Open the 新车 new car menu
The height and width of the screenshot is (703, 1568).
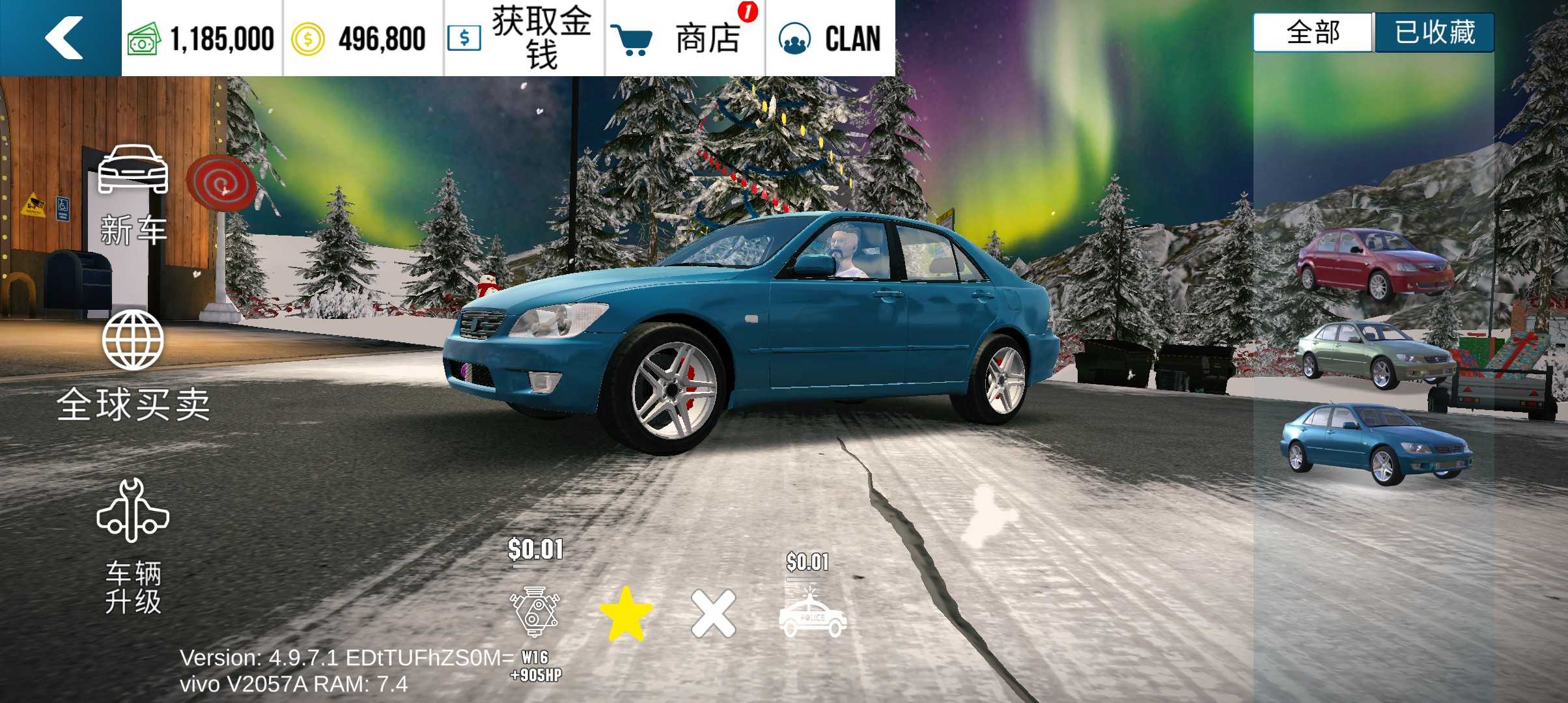(133, 195)
